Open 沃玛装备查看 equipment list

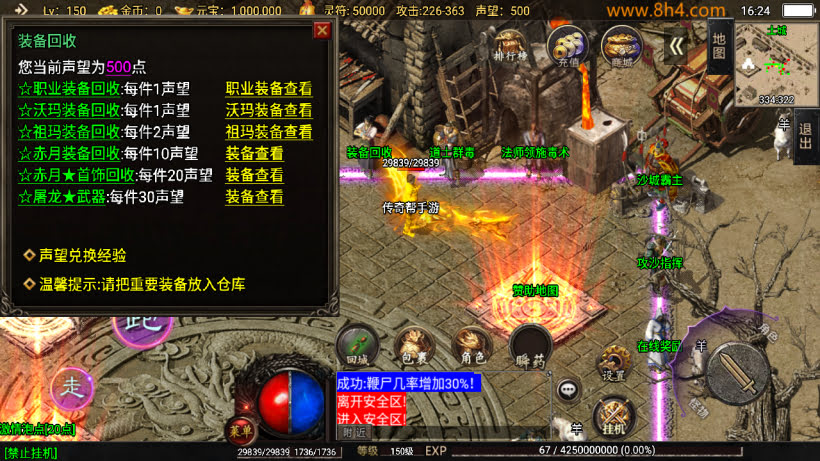268,110
